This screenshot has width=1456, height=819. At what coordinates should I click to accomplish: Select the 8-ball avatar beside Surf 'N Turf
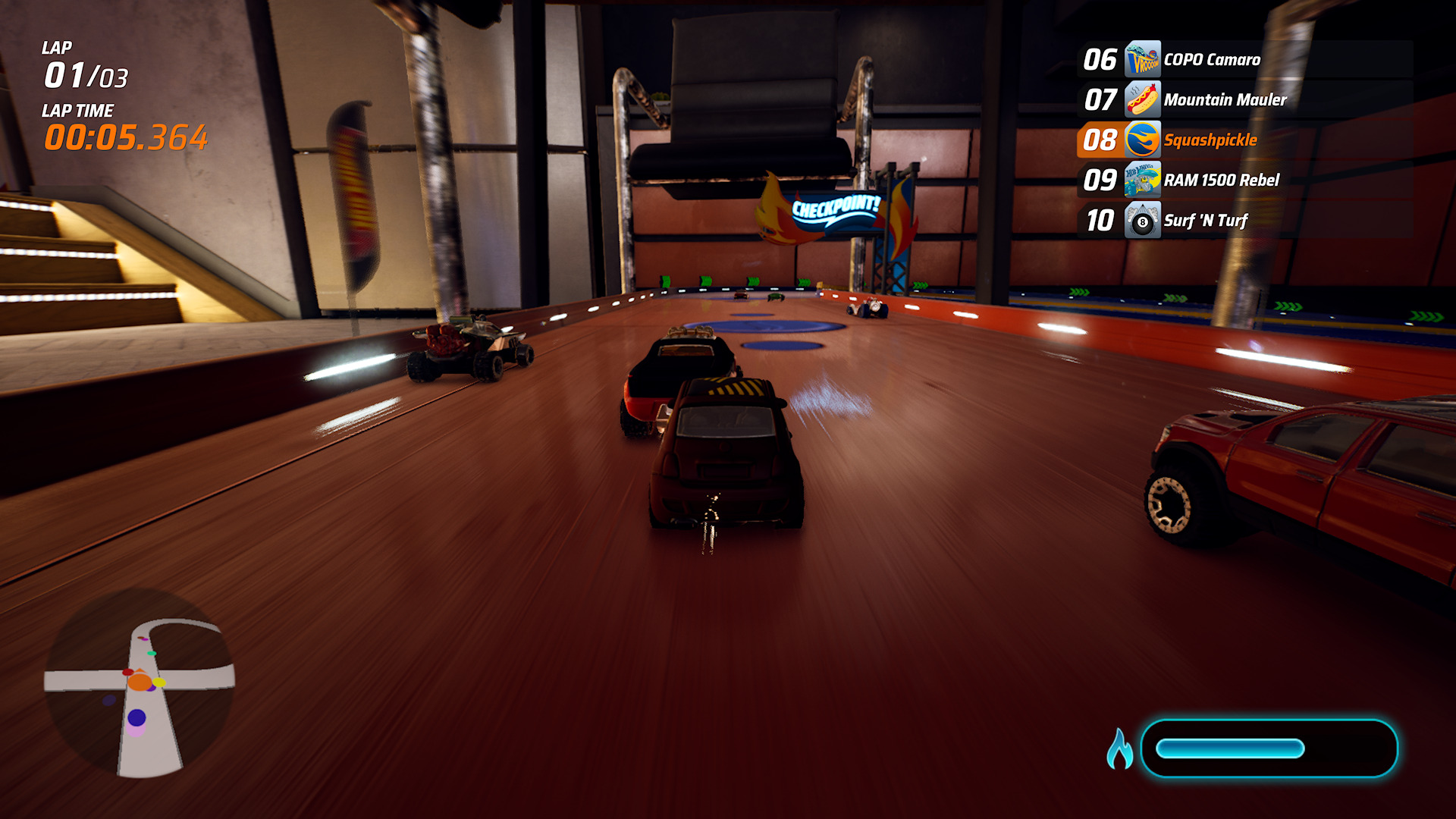(x=1143, y=220)
